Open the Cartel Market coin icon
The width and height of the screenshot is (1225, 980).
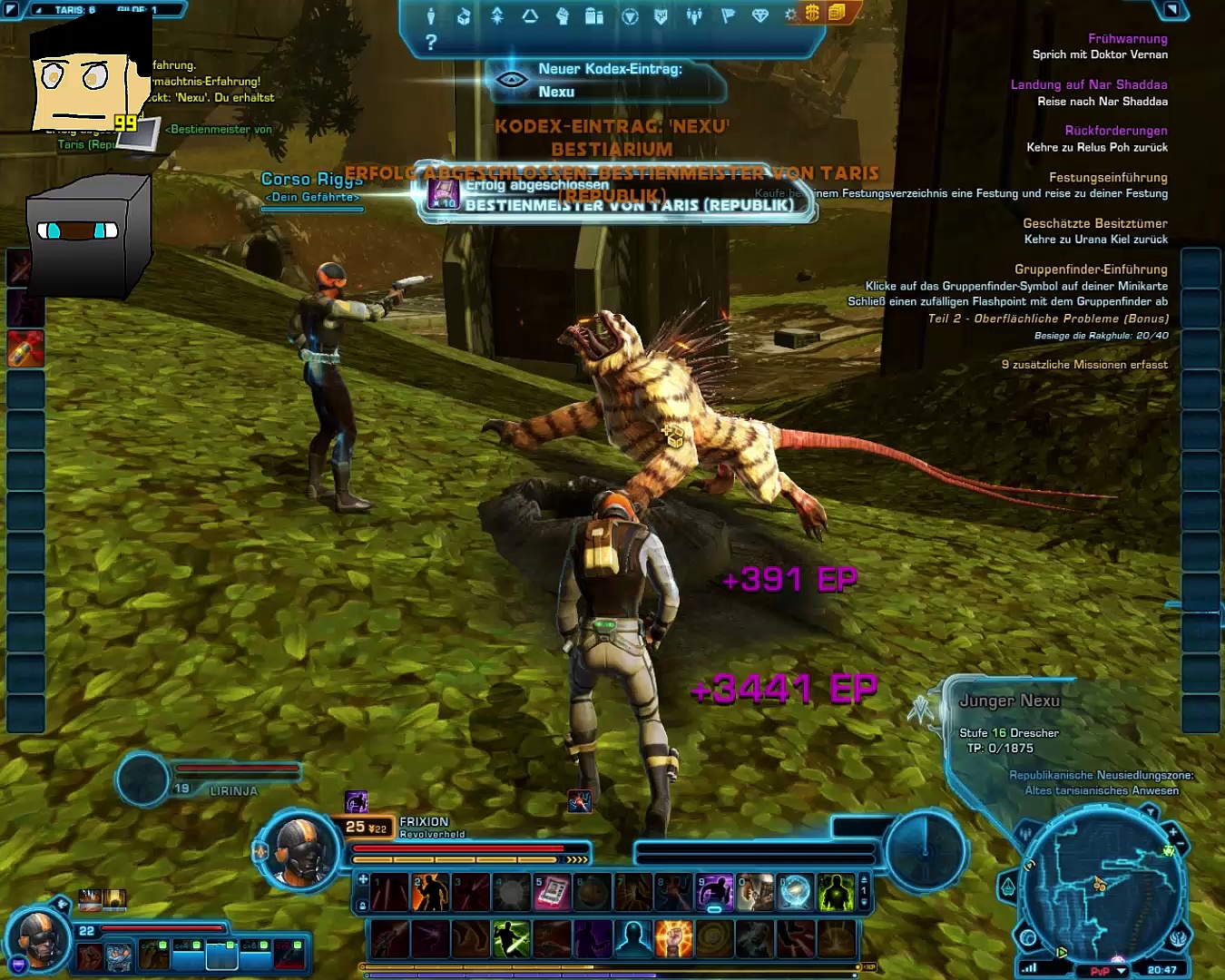point(812,13)
